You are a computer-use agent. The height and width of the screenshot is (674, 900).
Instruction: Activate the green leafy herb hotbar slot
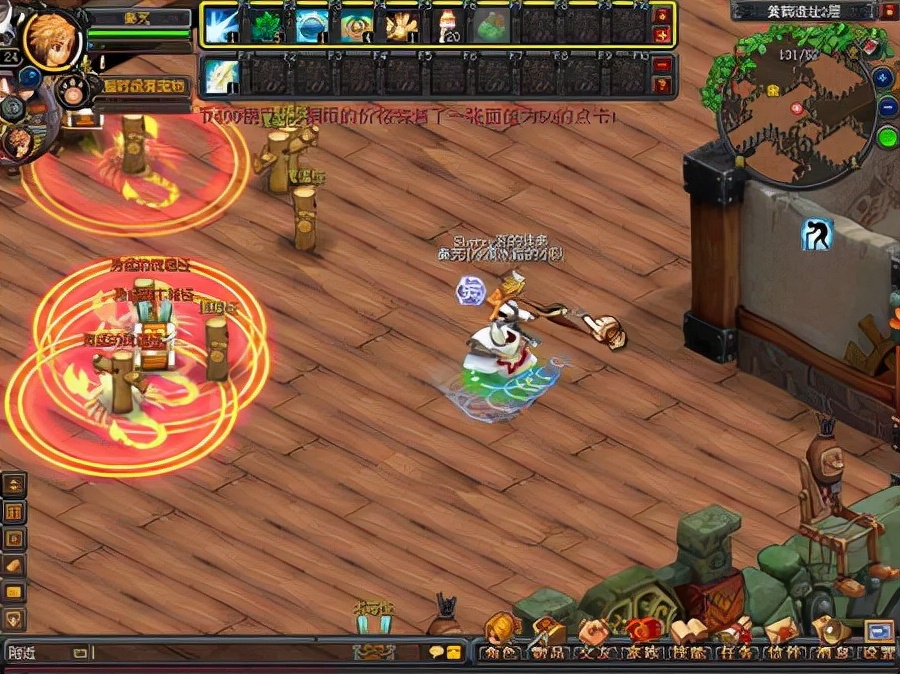pos(267,26)
